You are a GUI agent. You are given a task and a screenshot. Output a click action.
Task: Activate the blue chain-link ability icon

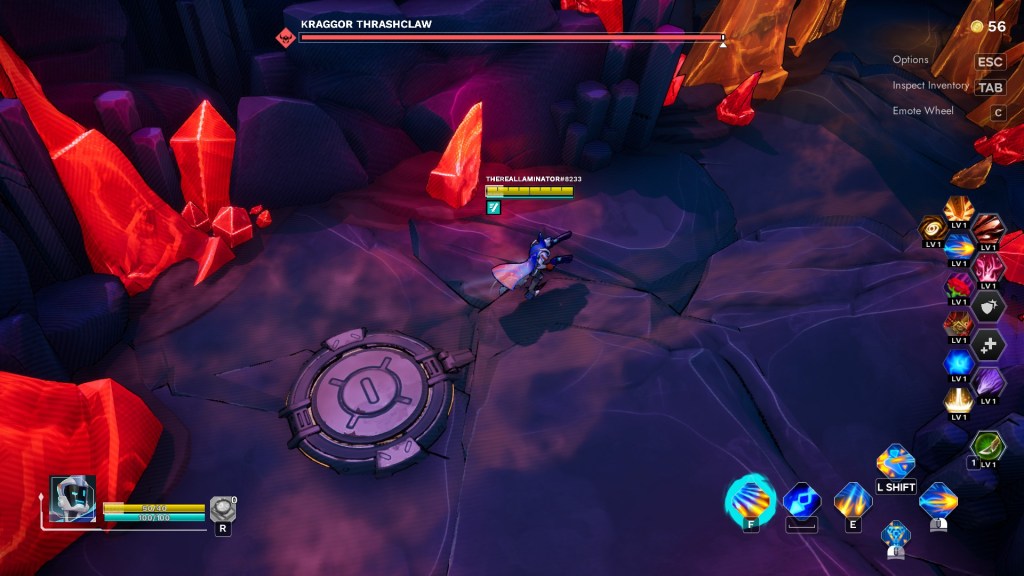pos(801,500)
